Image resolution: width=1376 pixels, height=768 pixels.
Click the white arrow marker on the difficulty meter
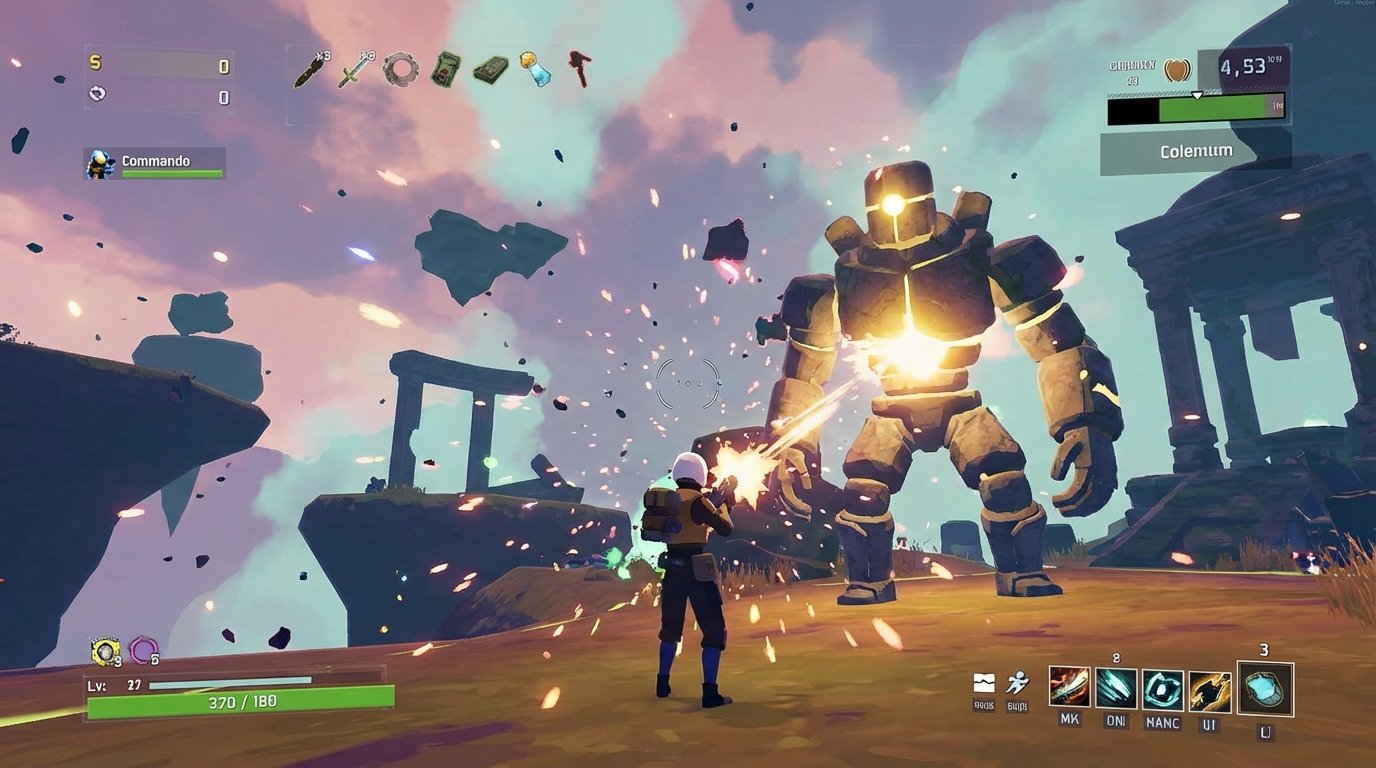[x=1196, y=97]
